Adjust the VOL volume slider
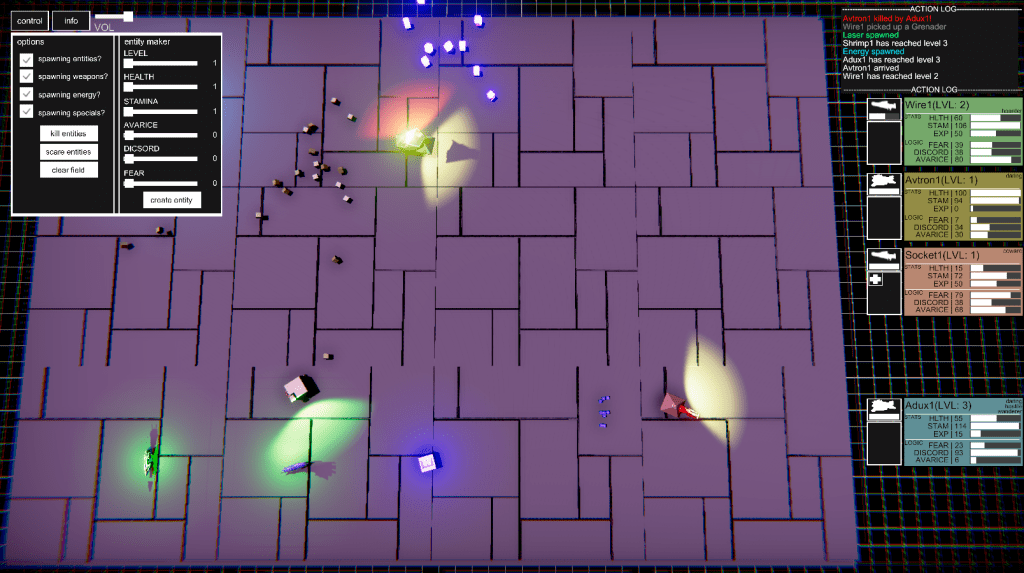The width and height of the screenshot is (1024, 573). pyautogui.click(x=127, y=17)
